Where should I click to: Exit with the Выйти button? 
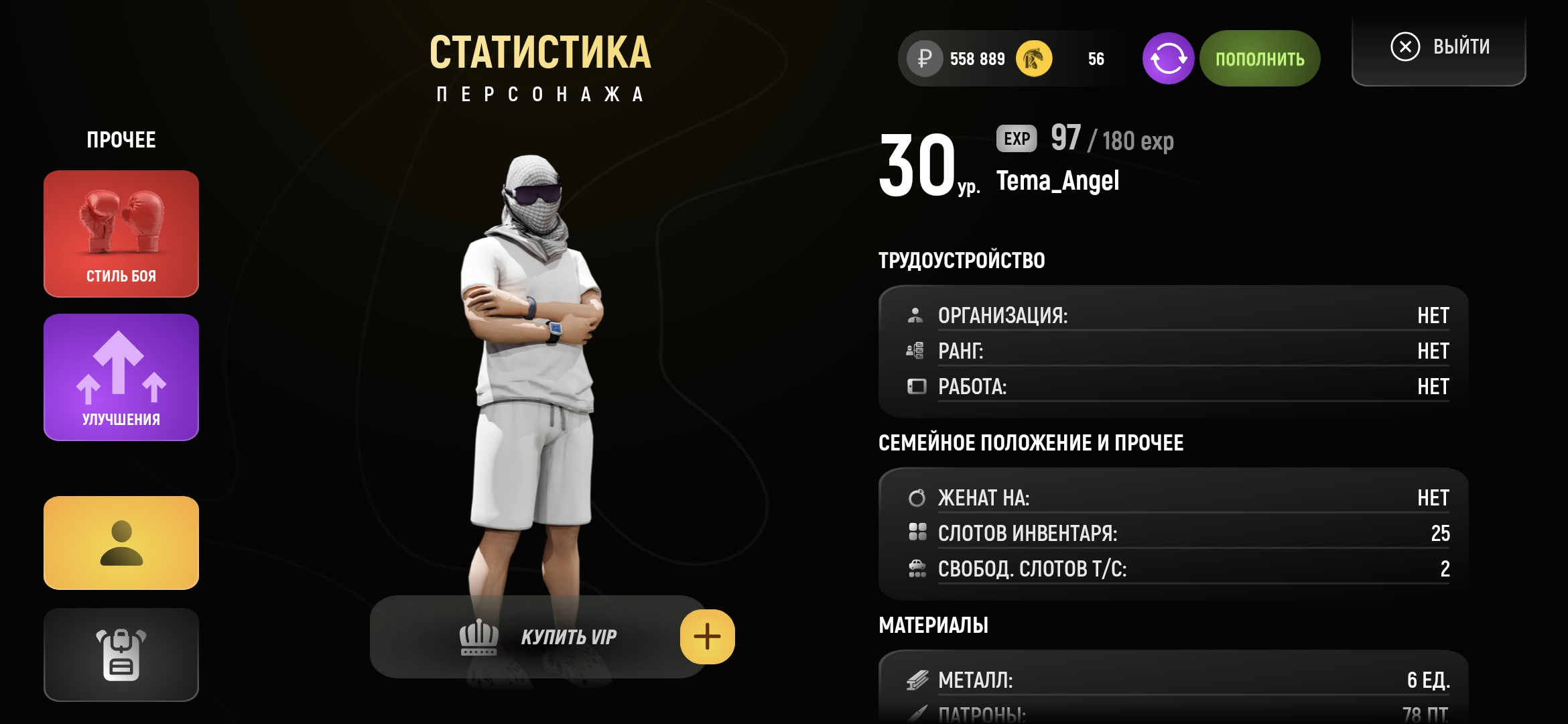click(x=1439, y=47)
